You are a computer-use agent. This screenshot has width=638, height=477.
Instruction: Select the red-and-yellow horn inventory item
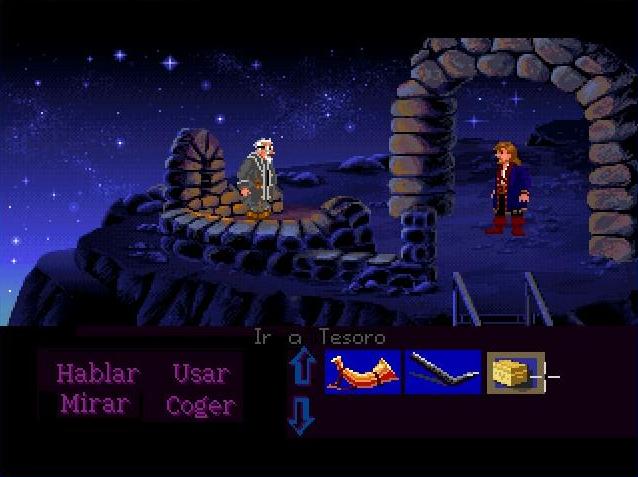click(x=362, y=372)
